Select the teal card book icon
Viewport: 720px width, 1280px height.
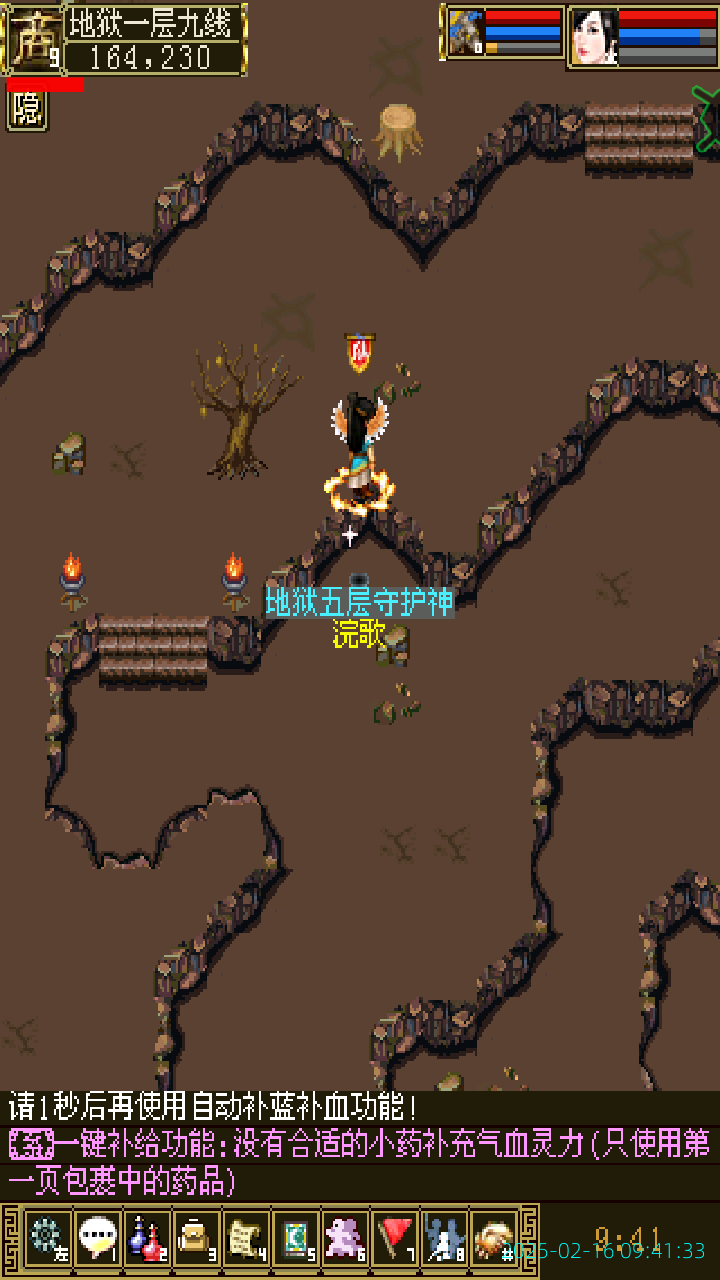[x=295, y=1238]
